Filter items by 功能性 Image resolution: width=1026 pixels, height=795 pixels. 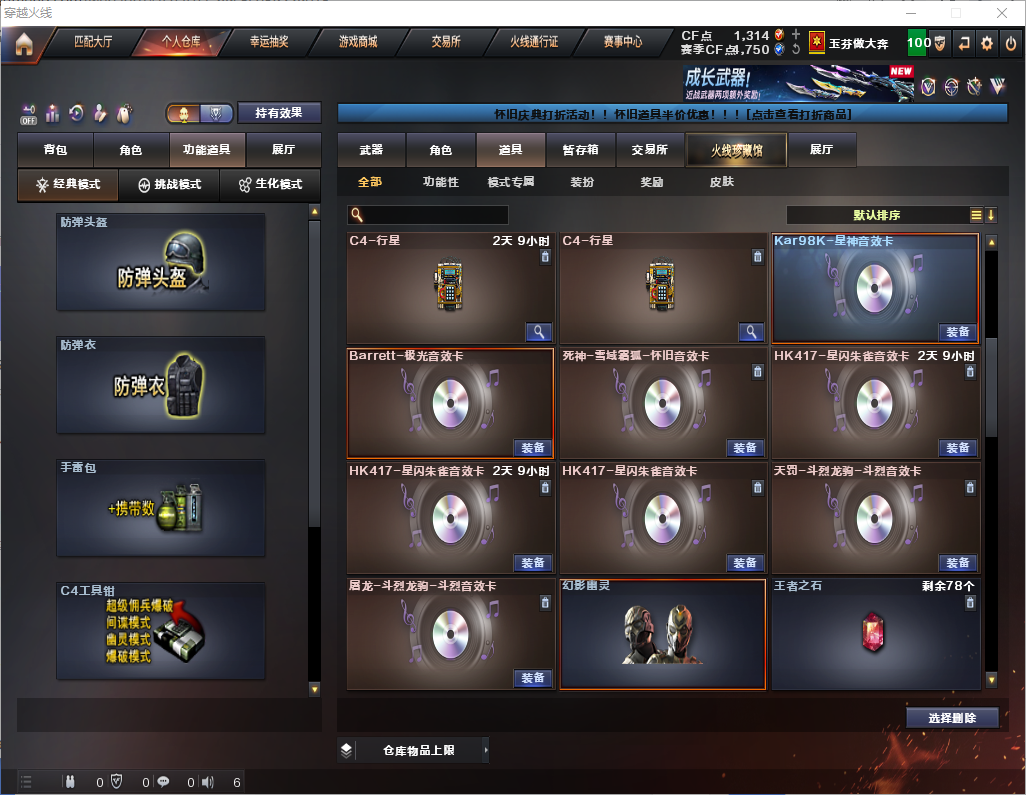pyautogui.click(x=440, y=182)
